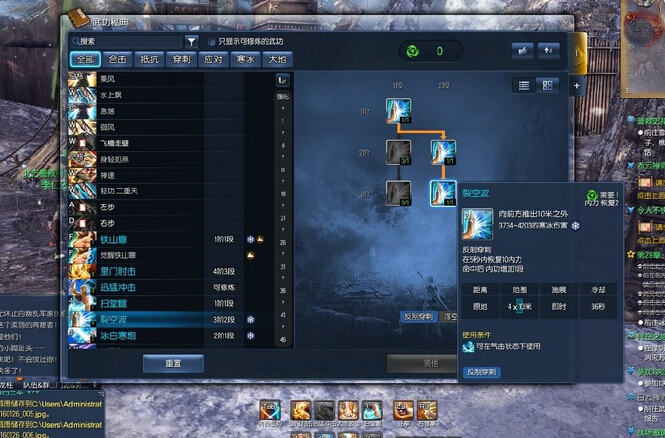Switch to the 穿刺 skill tab
Viewport: 665px width, 438px height.
tap(180, 59)
